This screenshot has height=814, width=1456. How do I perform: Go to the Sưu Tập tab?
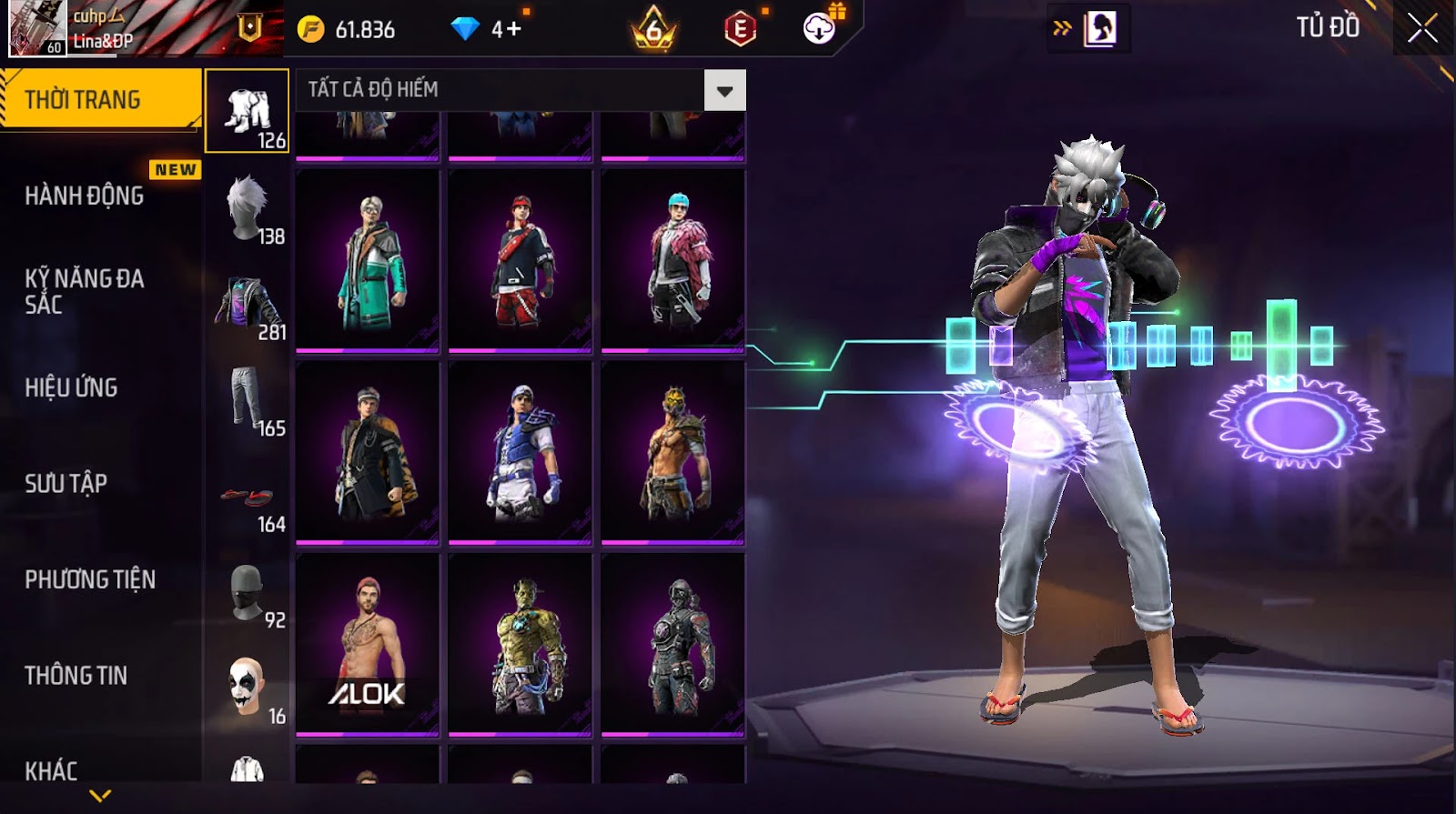tap(66, 483)
